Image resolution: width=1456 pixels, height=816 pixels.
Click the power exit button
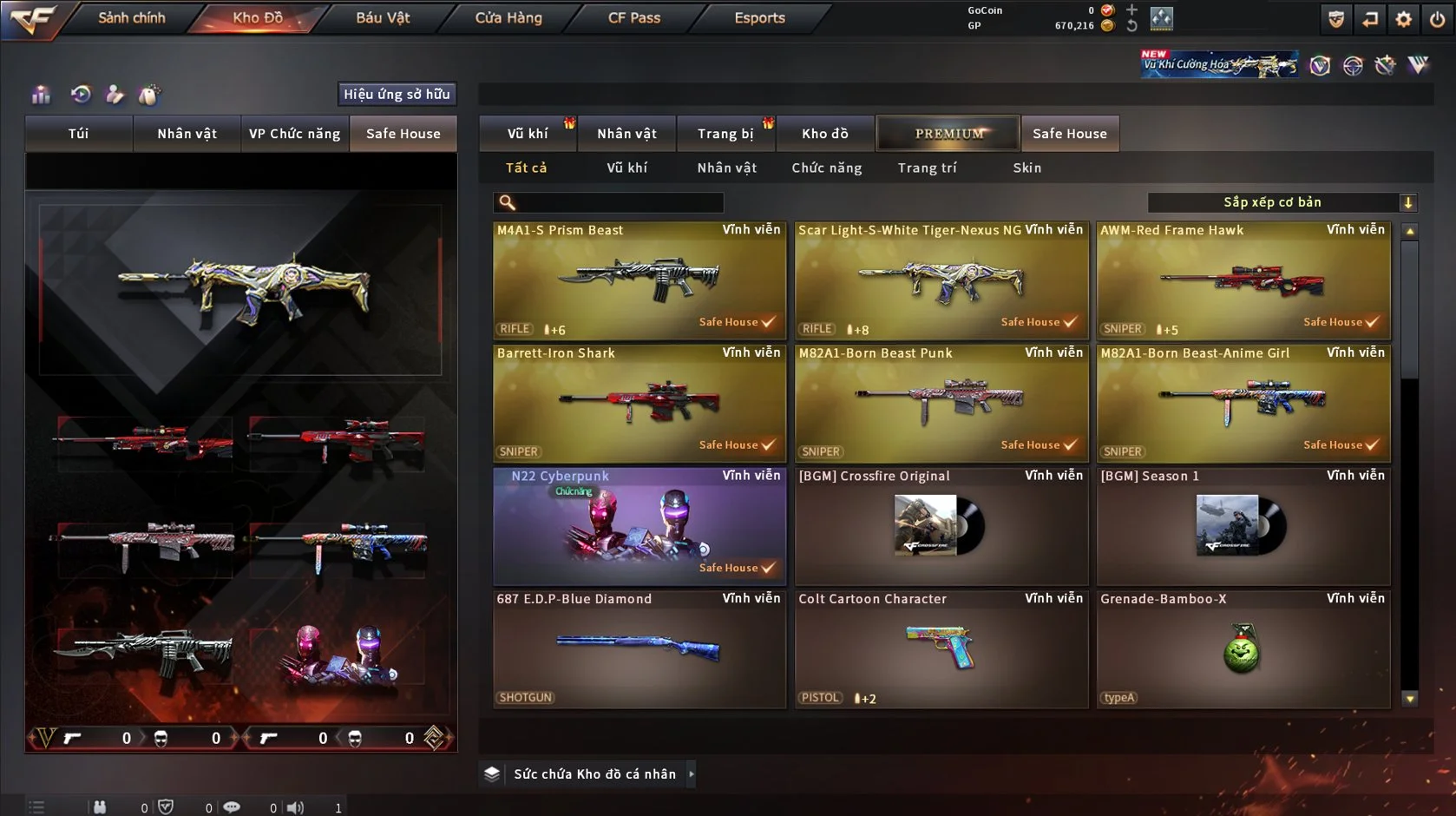pyautogui.click(x=1437, y=19)
